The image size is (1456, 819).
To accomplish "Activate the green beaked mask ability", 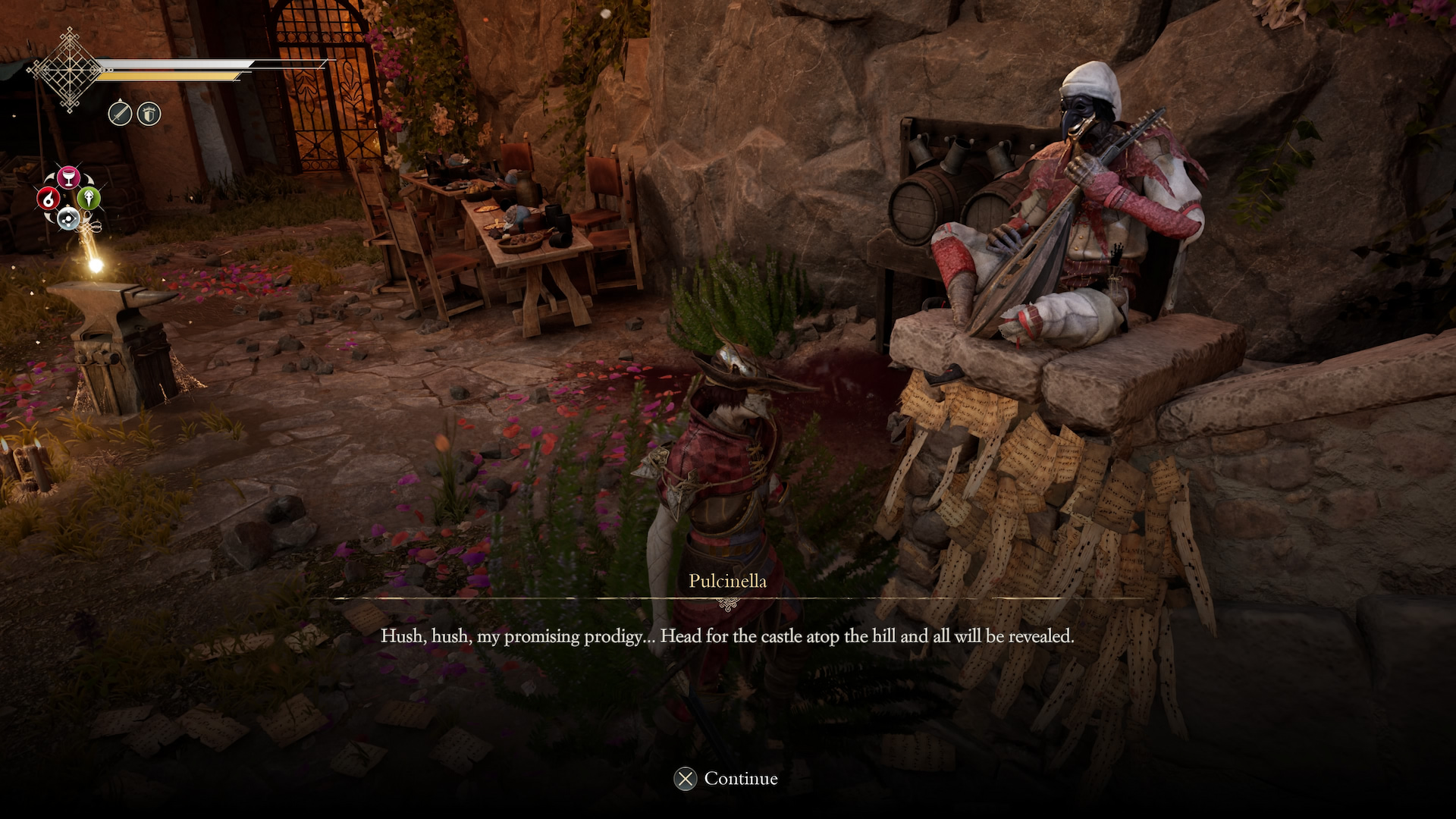I will pyautogui.click(x=89, y=199).
